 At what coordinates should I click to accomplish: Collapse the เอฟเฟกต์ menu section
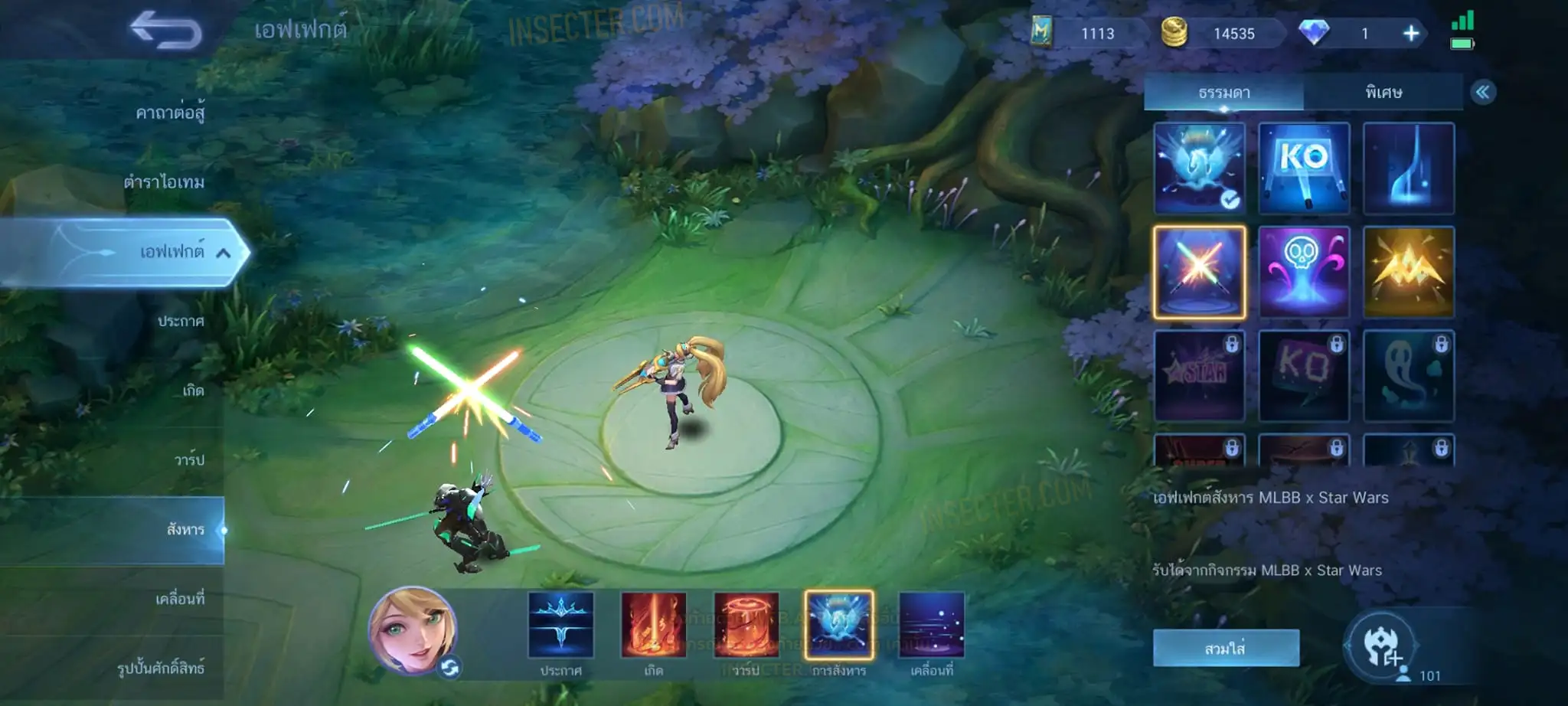[x=223, y=253]
